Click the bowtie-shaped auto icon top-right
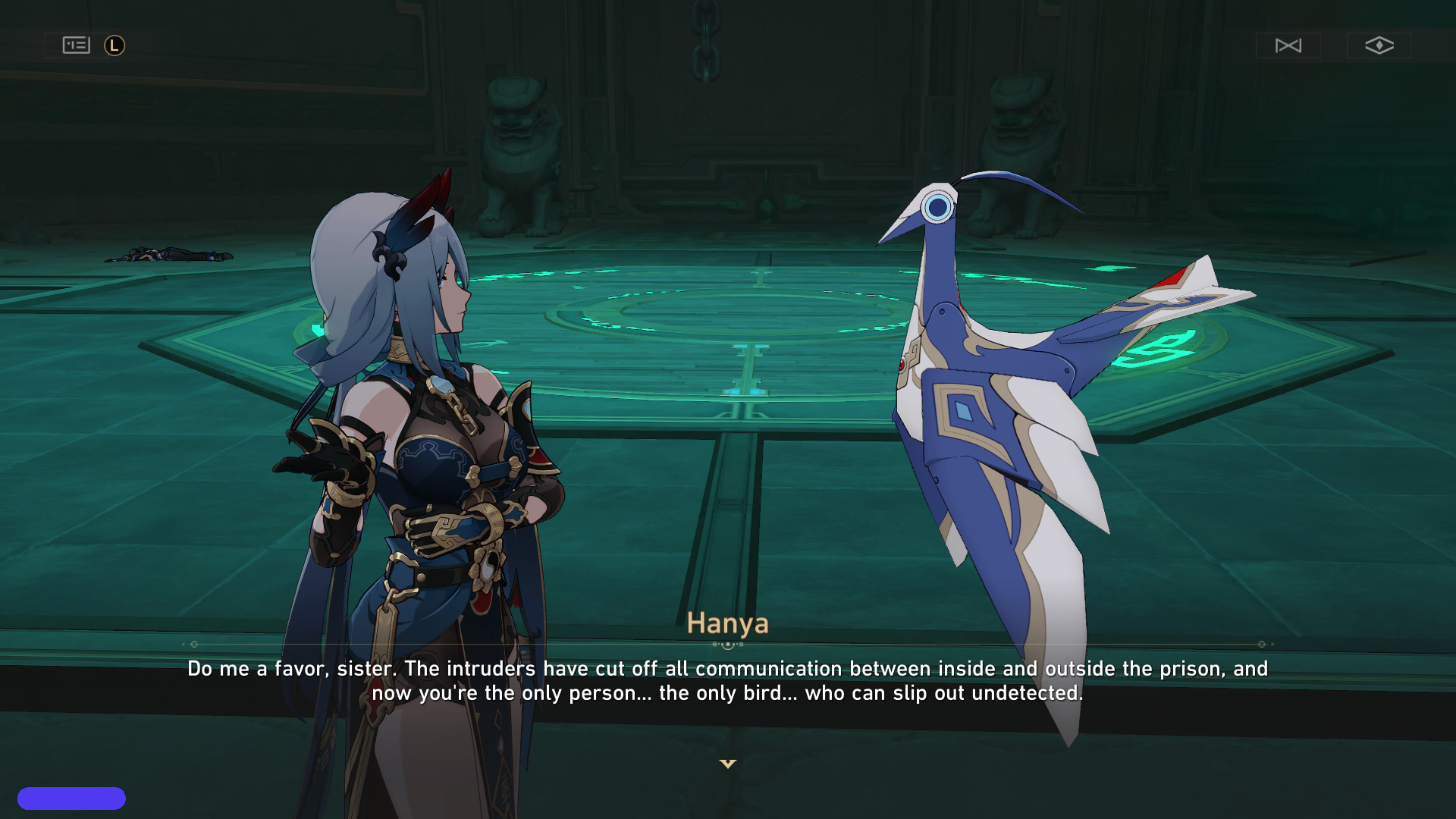Image resolution: width=1456 pixels, height=819 pixels. pos(1288,45)
